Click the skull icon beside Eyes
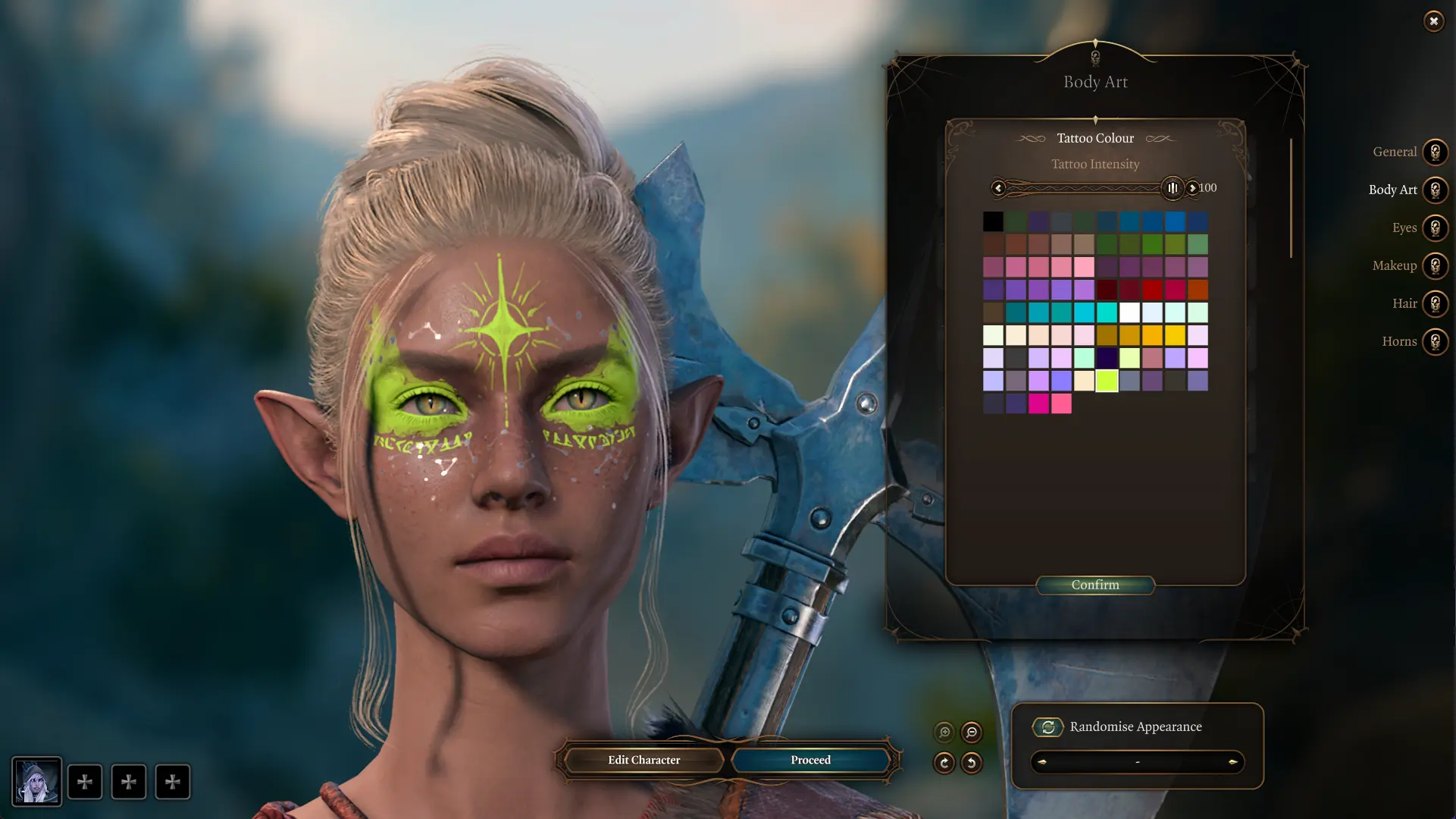This screenshot has height=819, width=1456. [x=1435, y=227]
